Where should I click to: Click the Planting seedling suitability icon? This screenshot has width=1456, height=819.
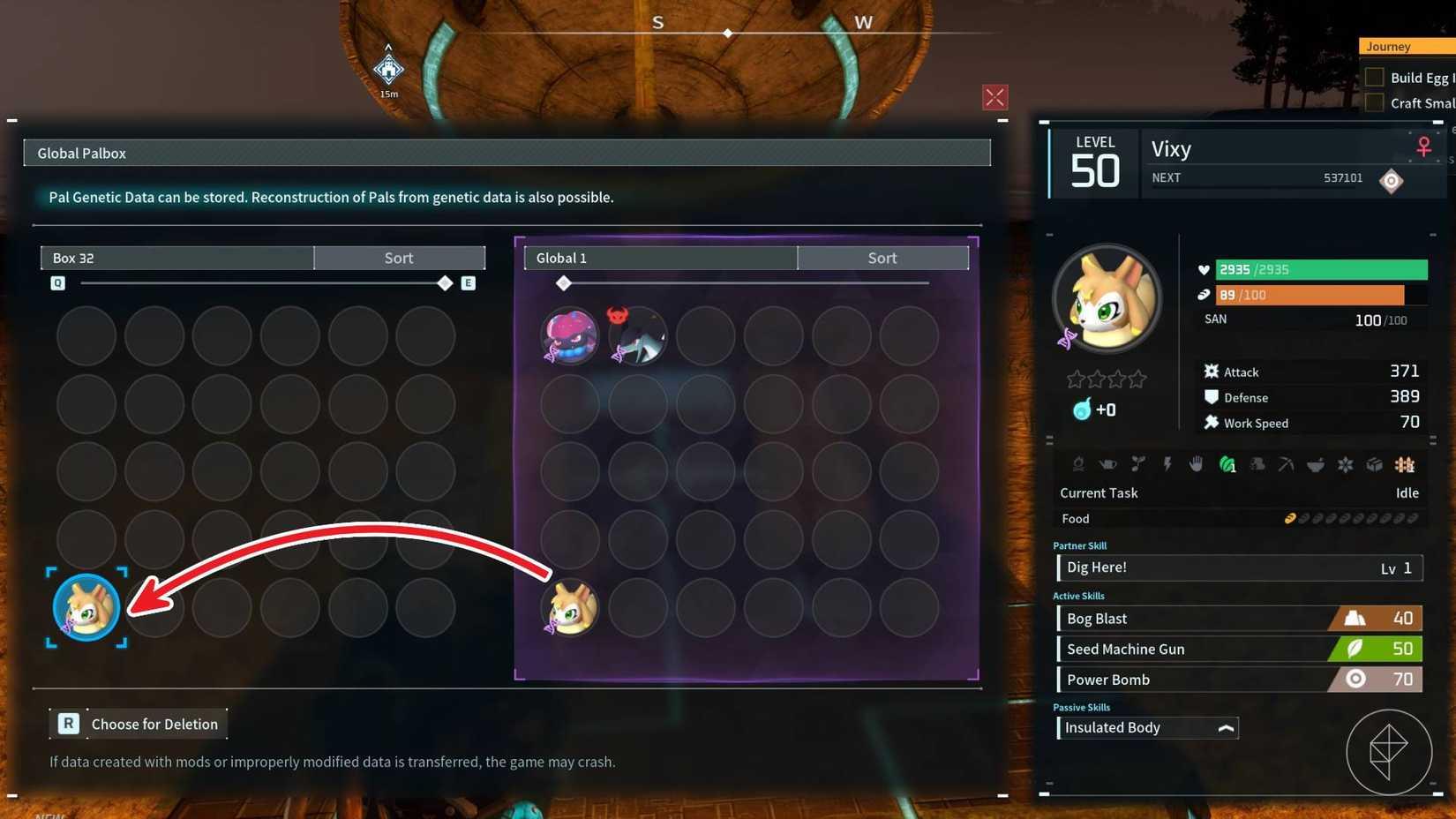click(x=1139, y=465)
